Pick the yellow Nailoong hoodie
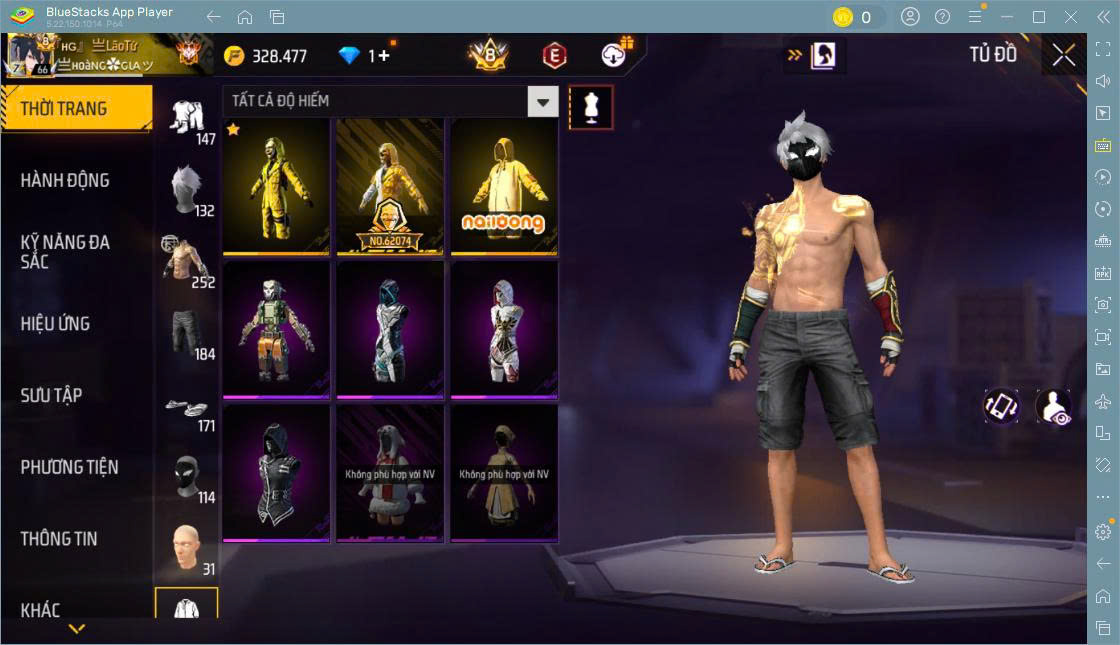The height and width of the screenshot is (645, 1120). click(504, 186)
